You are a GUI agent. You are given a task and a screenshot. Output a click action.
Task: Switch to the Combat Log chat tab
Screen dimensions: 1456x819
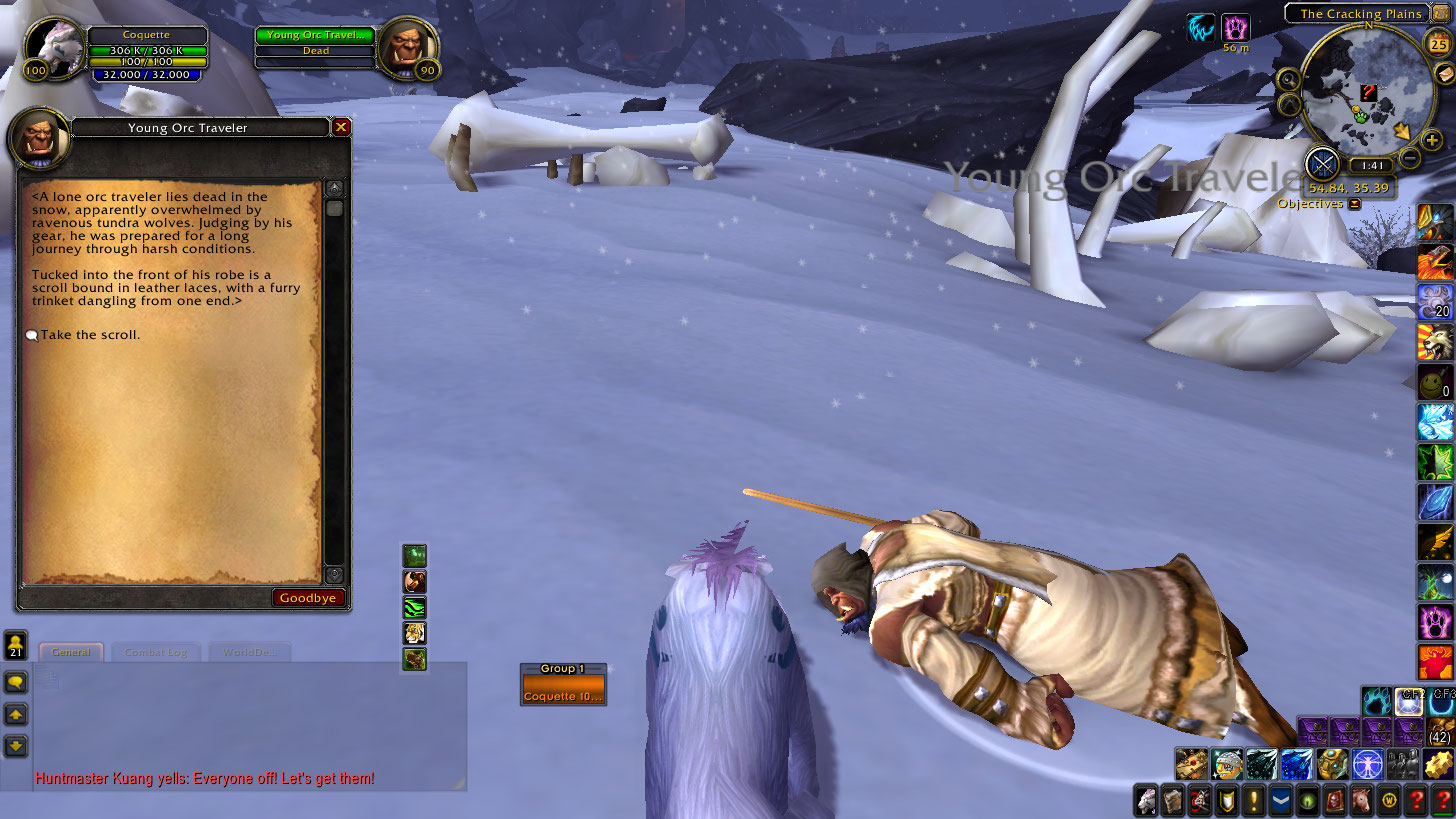point(155,652)
